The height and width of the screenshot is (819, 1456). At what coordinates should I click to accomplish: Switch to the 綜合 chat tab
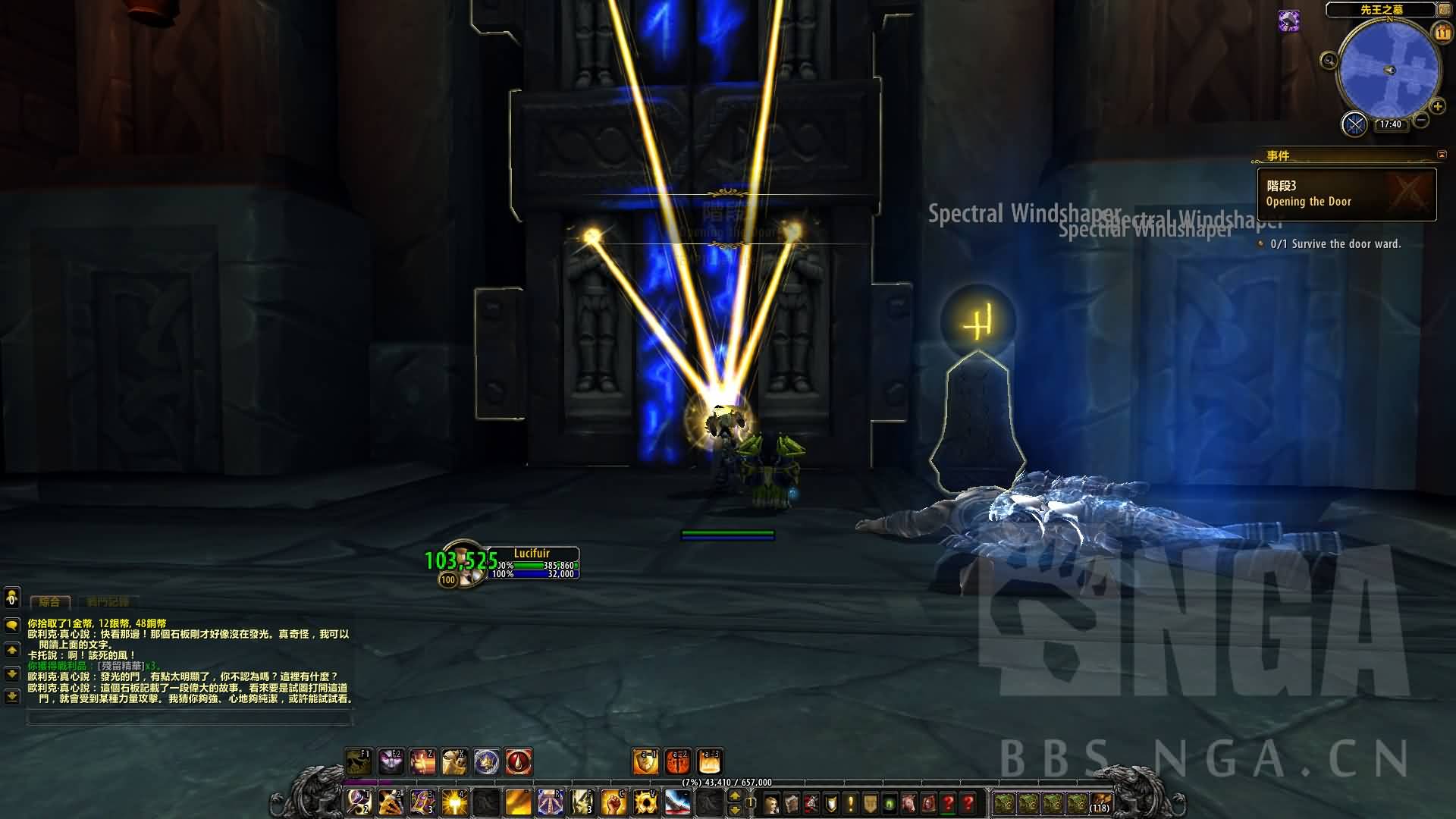click(x=50, y=601)
